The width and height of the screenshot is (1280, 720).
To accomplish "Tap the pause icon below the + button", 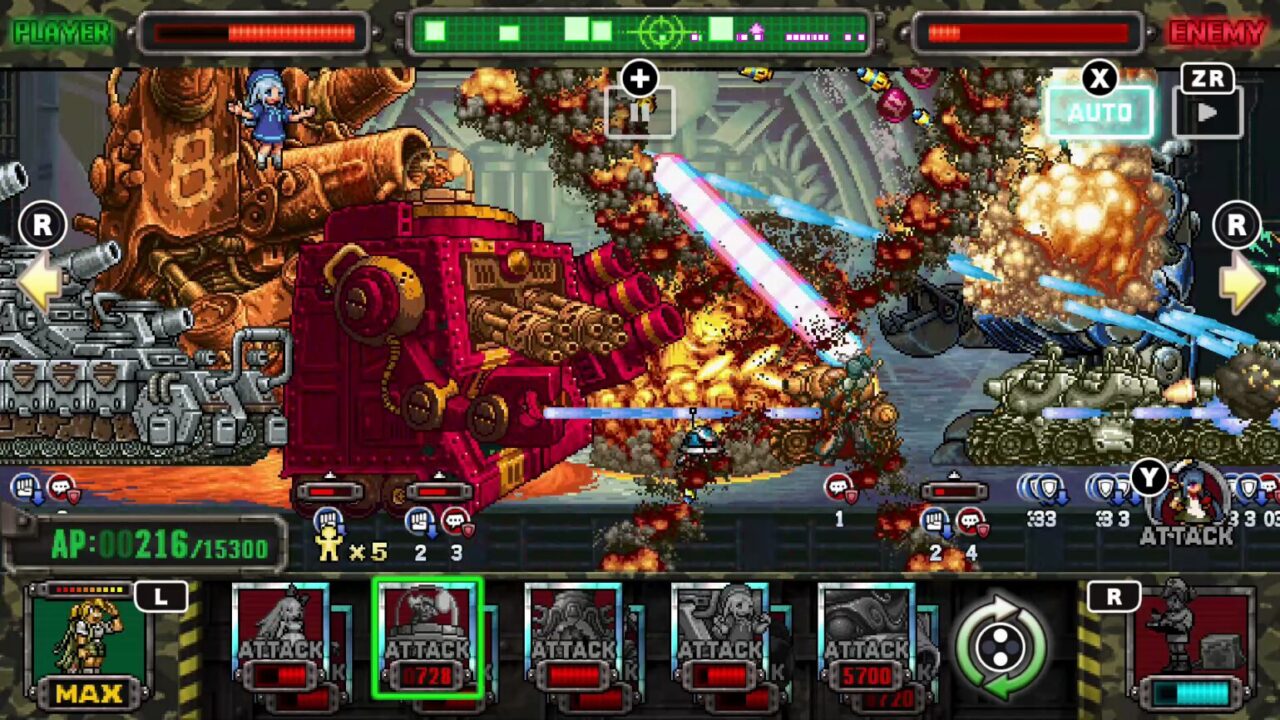I will click(x=639, y=113).
